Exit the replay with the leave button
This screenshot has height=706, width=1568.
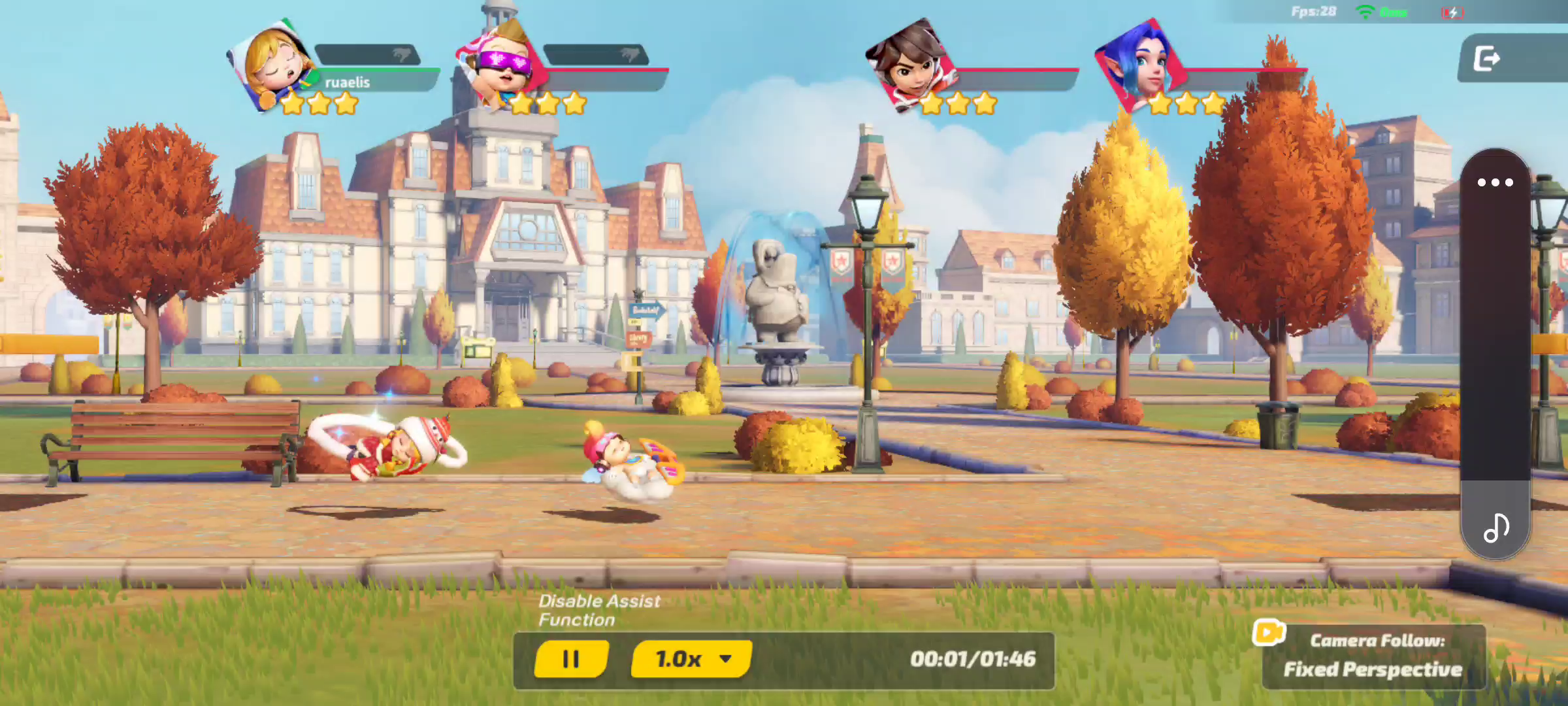(1487, 59)
